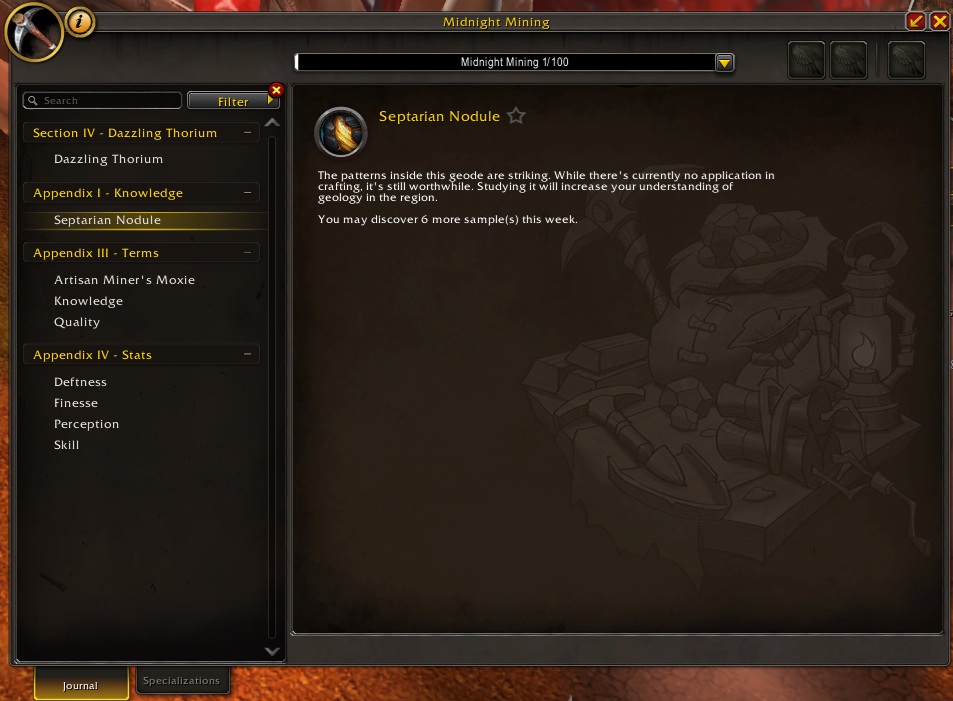Click the profession info button

[x=80, y=21]
